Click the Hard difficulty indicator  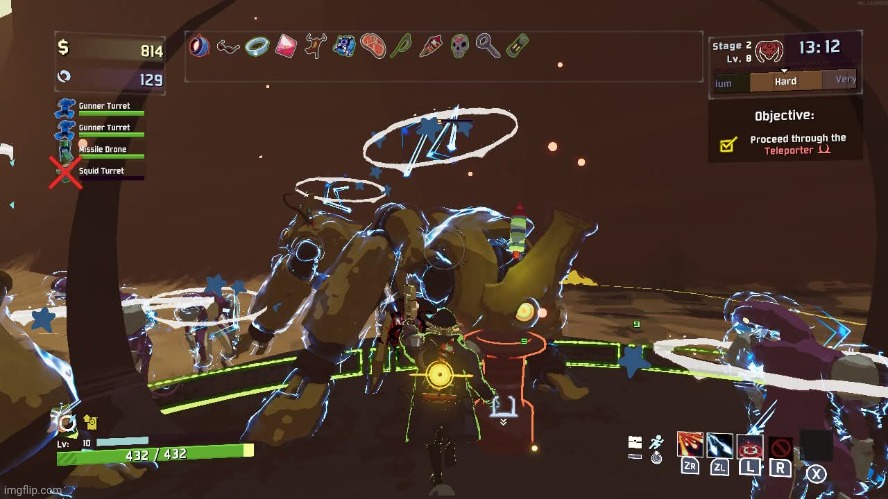click(785, 82)
